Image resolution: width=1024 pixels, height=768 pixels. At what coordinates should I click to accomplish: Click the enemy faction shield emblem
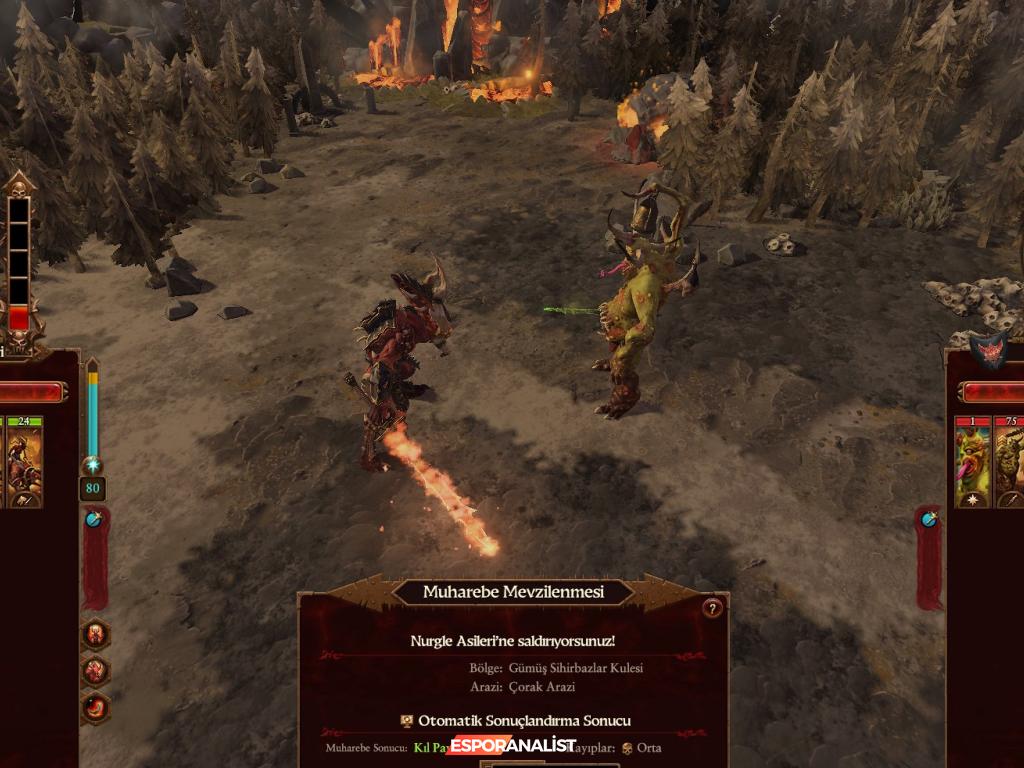point(986,351)
